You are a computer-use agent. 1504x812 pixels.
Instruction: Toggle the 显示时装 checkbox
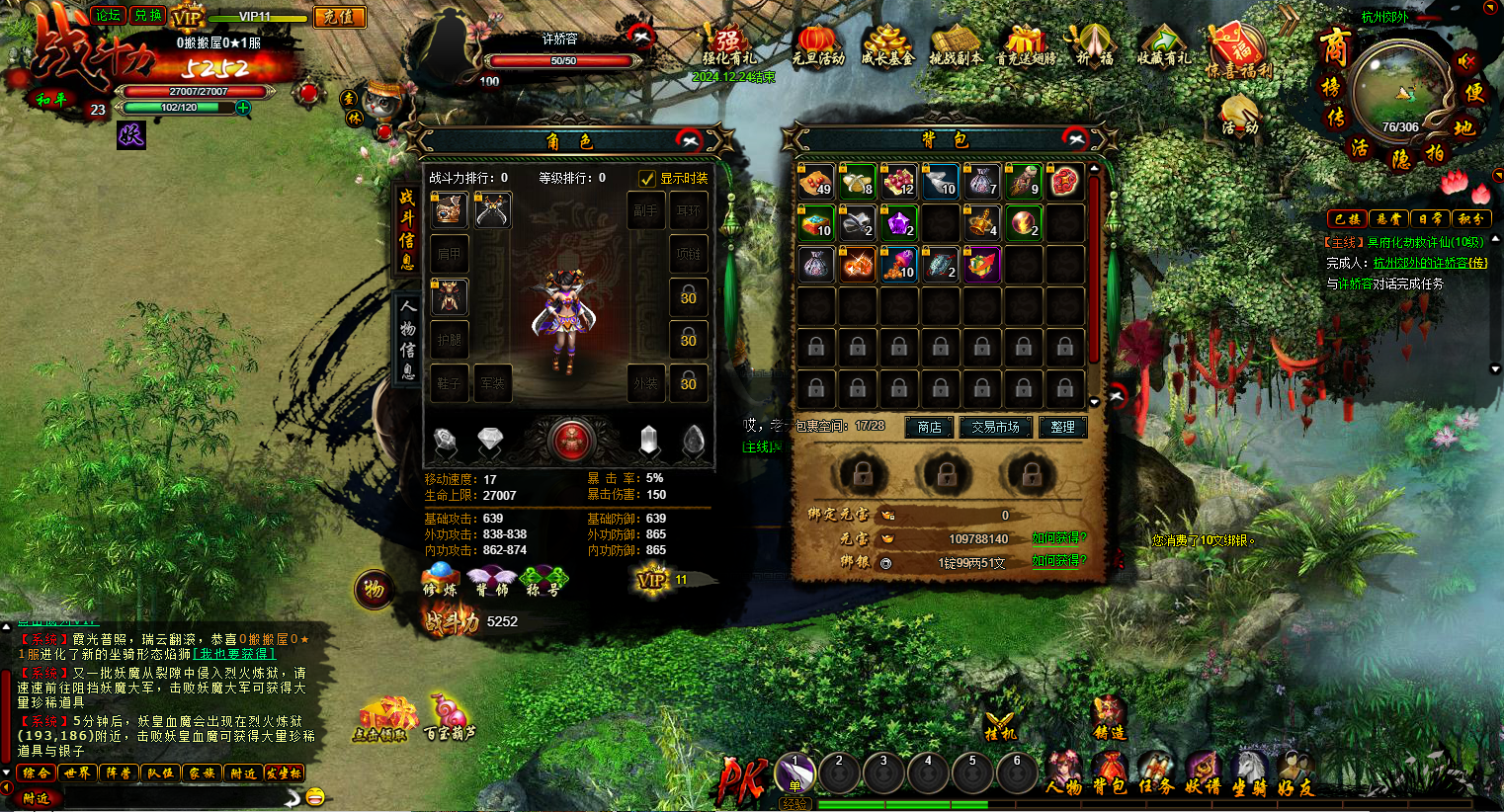[647, 179]
